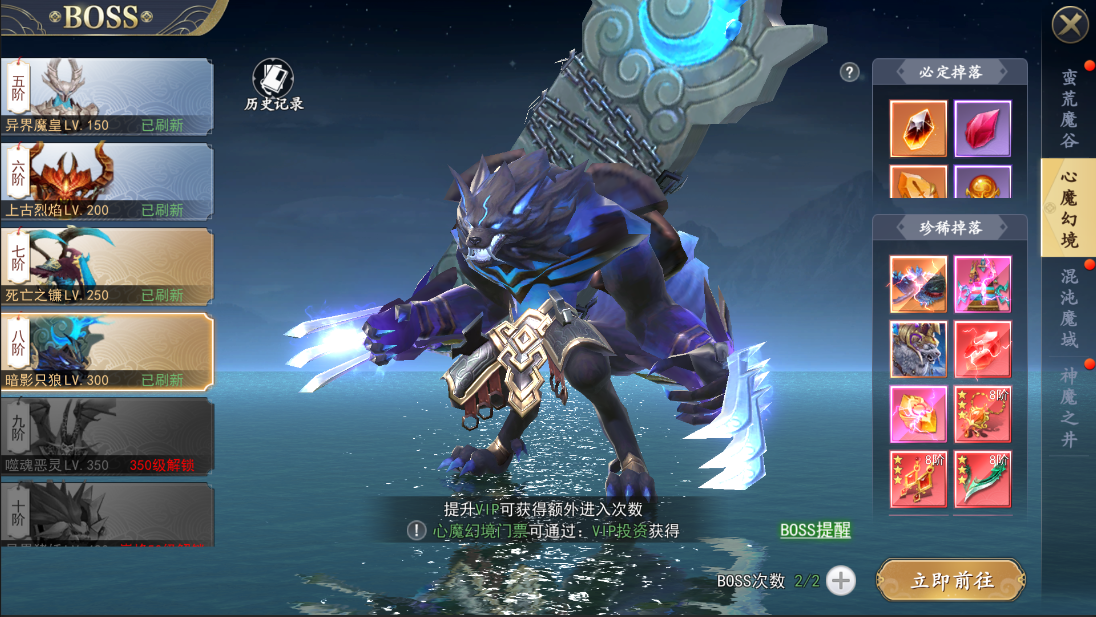Add more BOSS attempts with the plus button
The width and height of the screenshot is (1096, 617).
click(841, 580)
